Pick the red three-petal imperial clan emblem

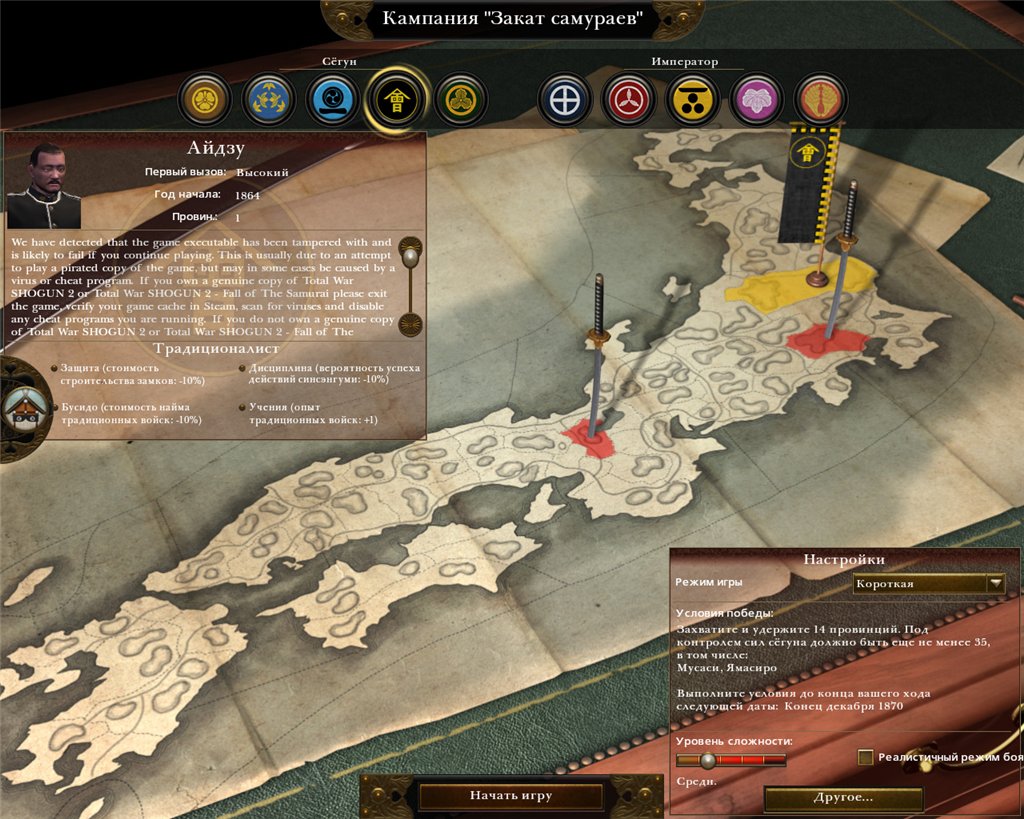[629, 100]
